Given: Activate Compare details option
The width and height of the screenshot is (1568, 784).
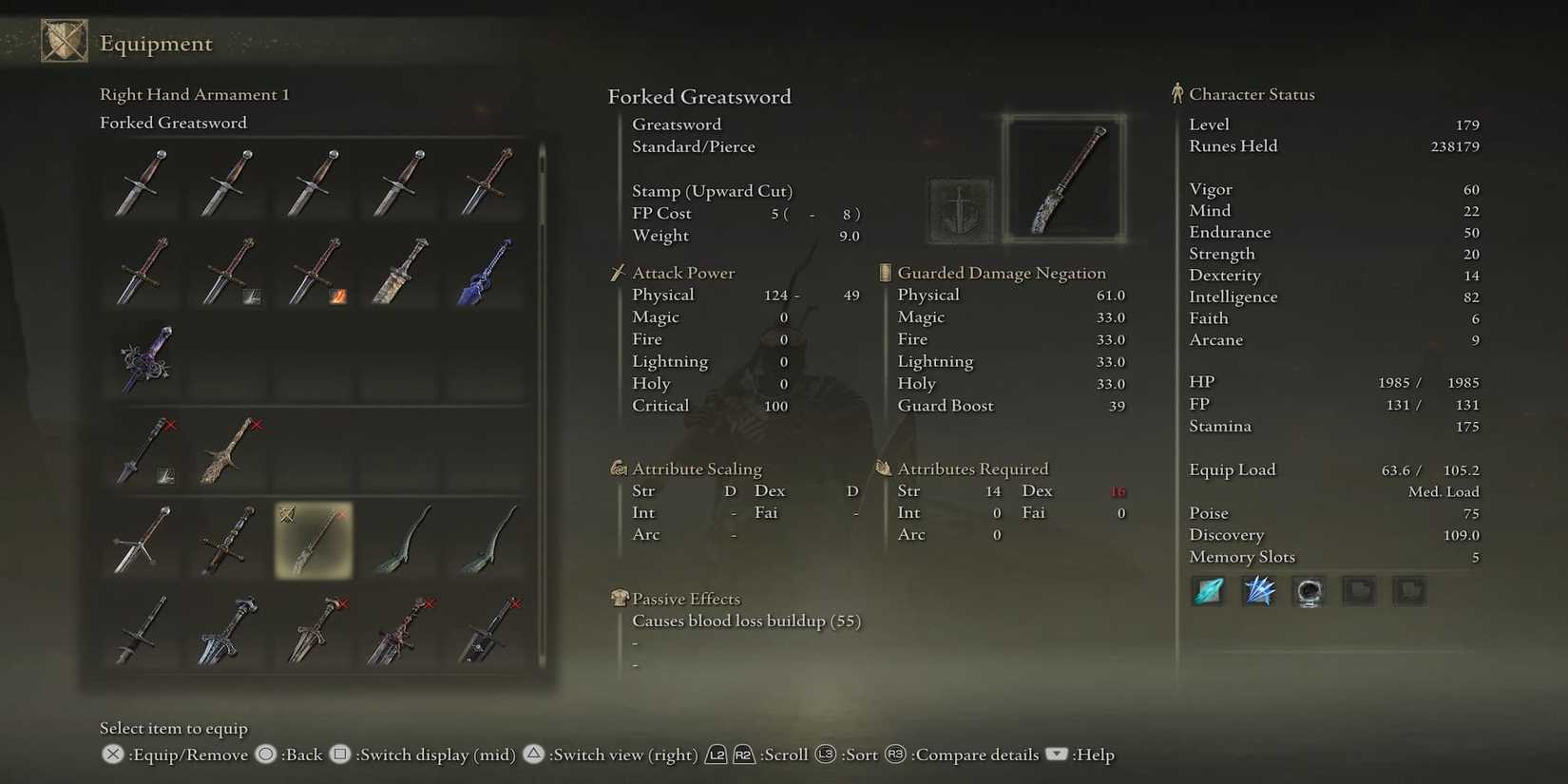Looking at the screenshot, I should tap(976, 755).
